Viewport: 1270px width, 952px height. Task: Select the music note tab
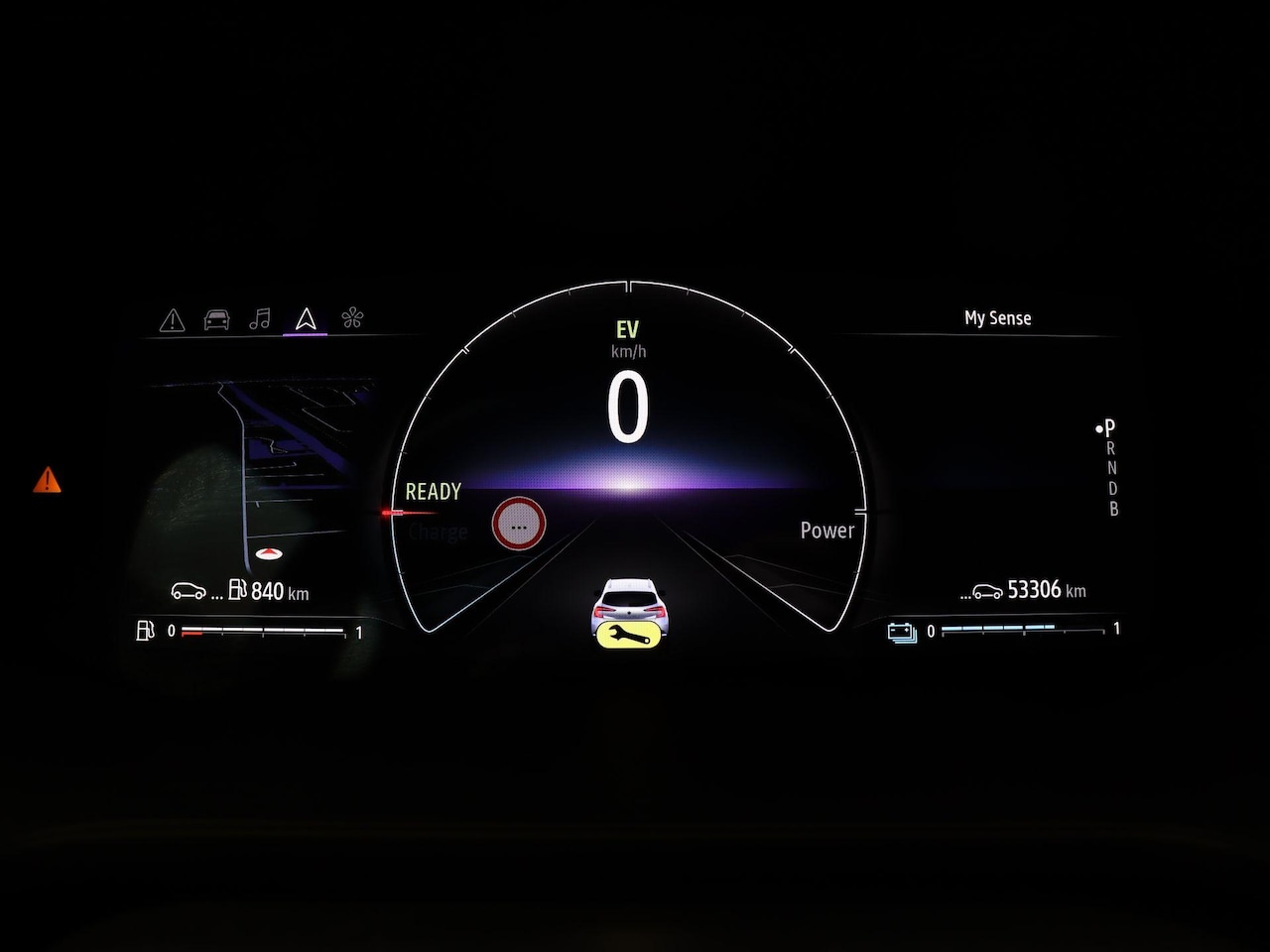(260, 318)
